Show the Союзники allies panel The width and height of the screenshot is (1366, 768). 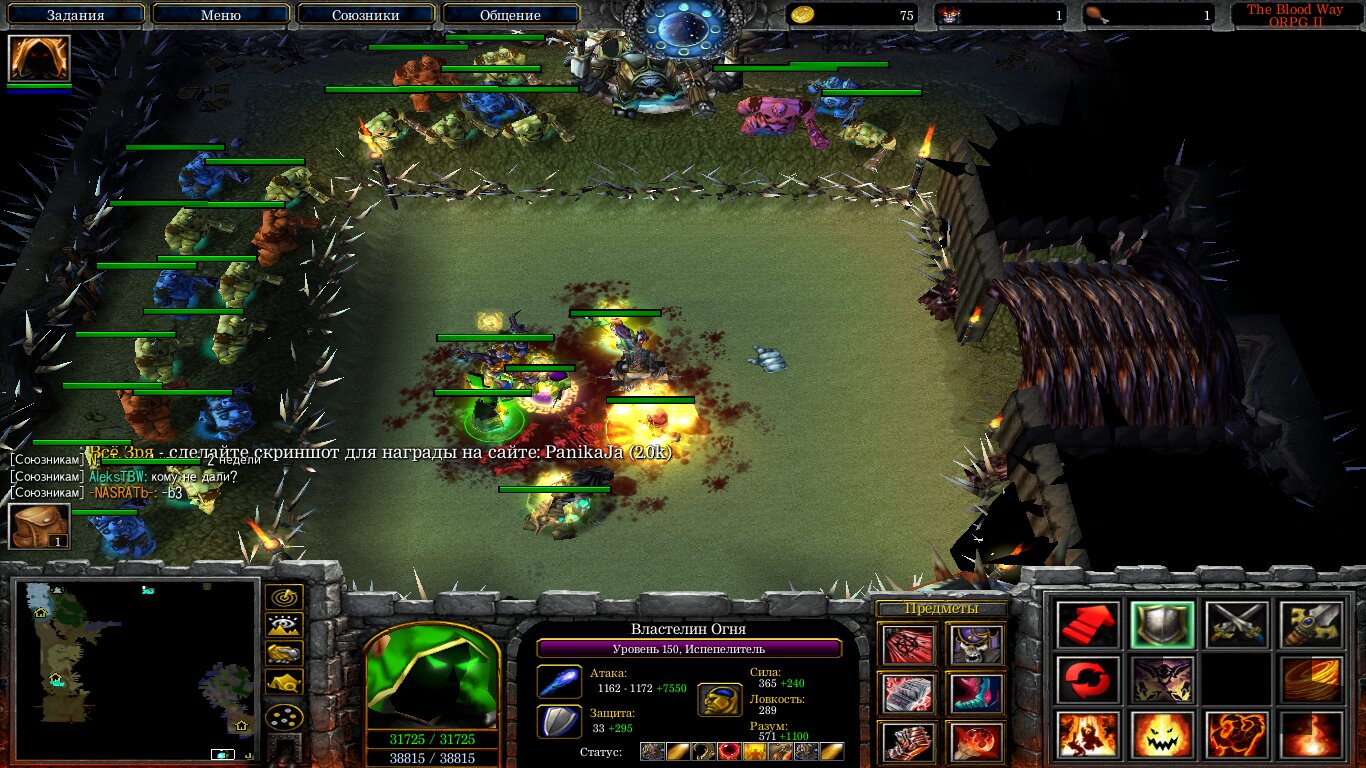[367, 15]
